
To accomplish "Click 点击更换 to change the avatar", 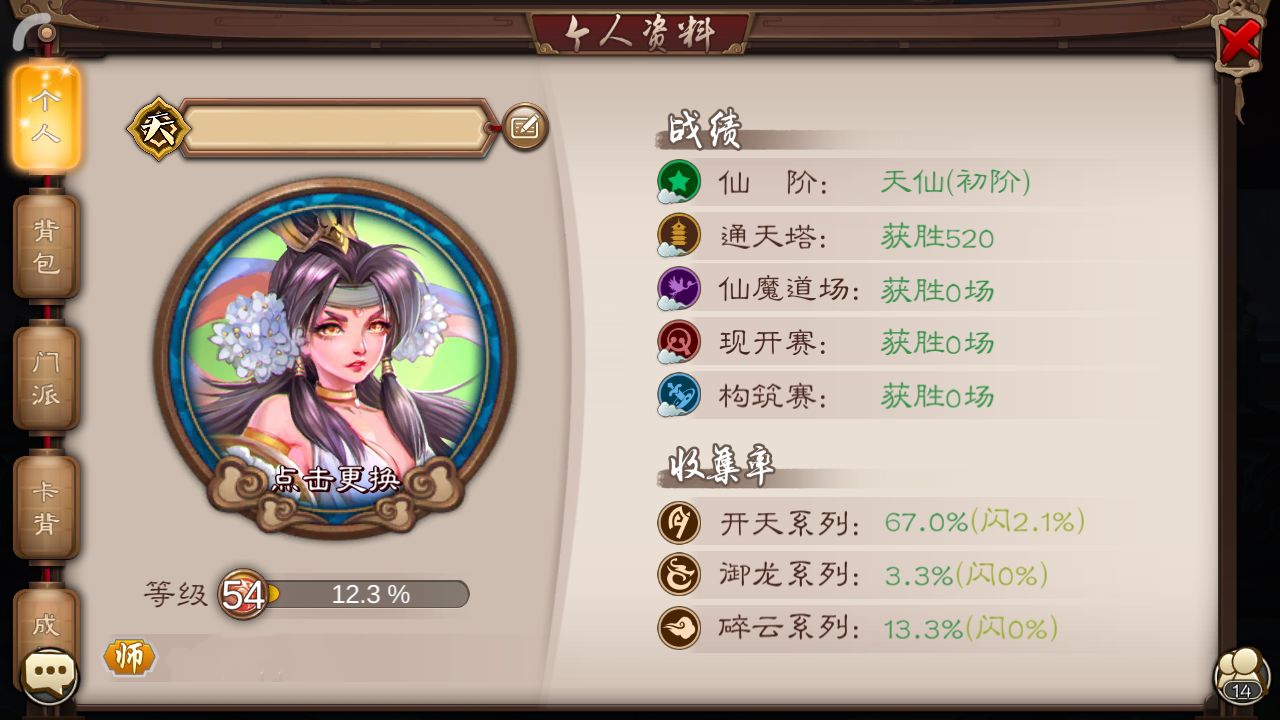I will click(337, 480).
